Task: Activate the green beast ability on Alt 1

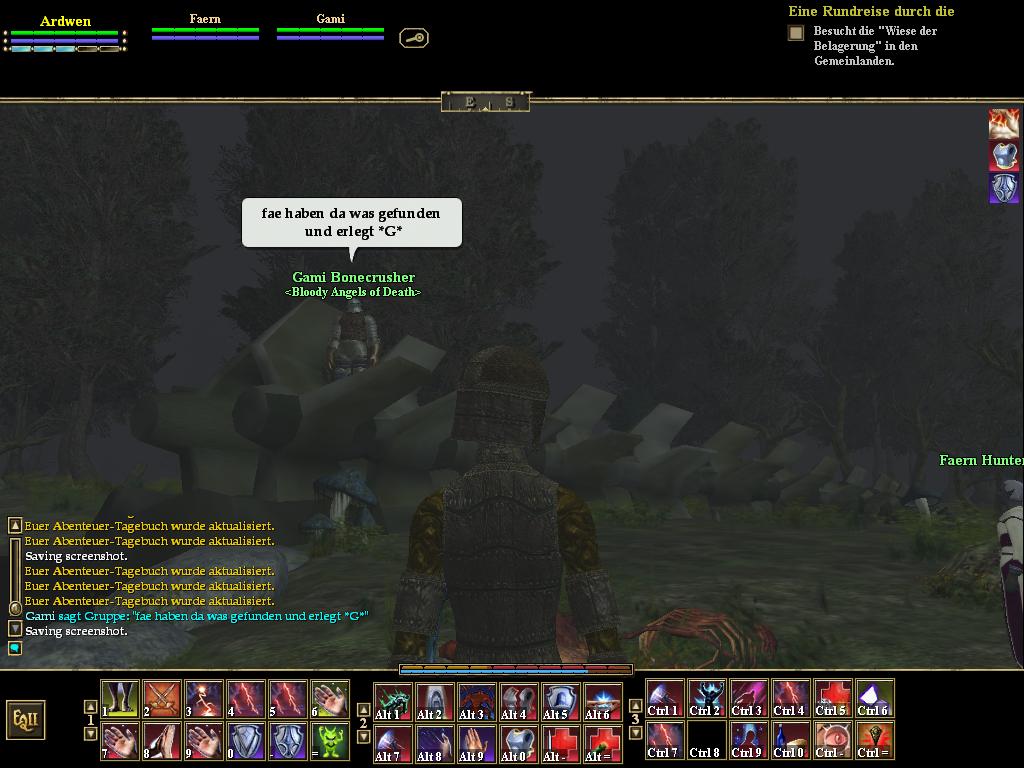Action: click(393, 701)
